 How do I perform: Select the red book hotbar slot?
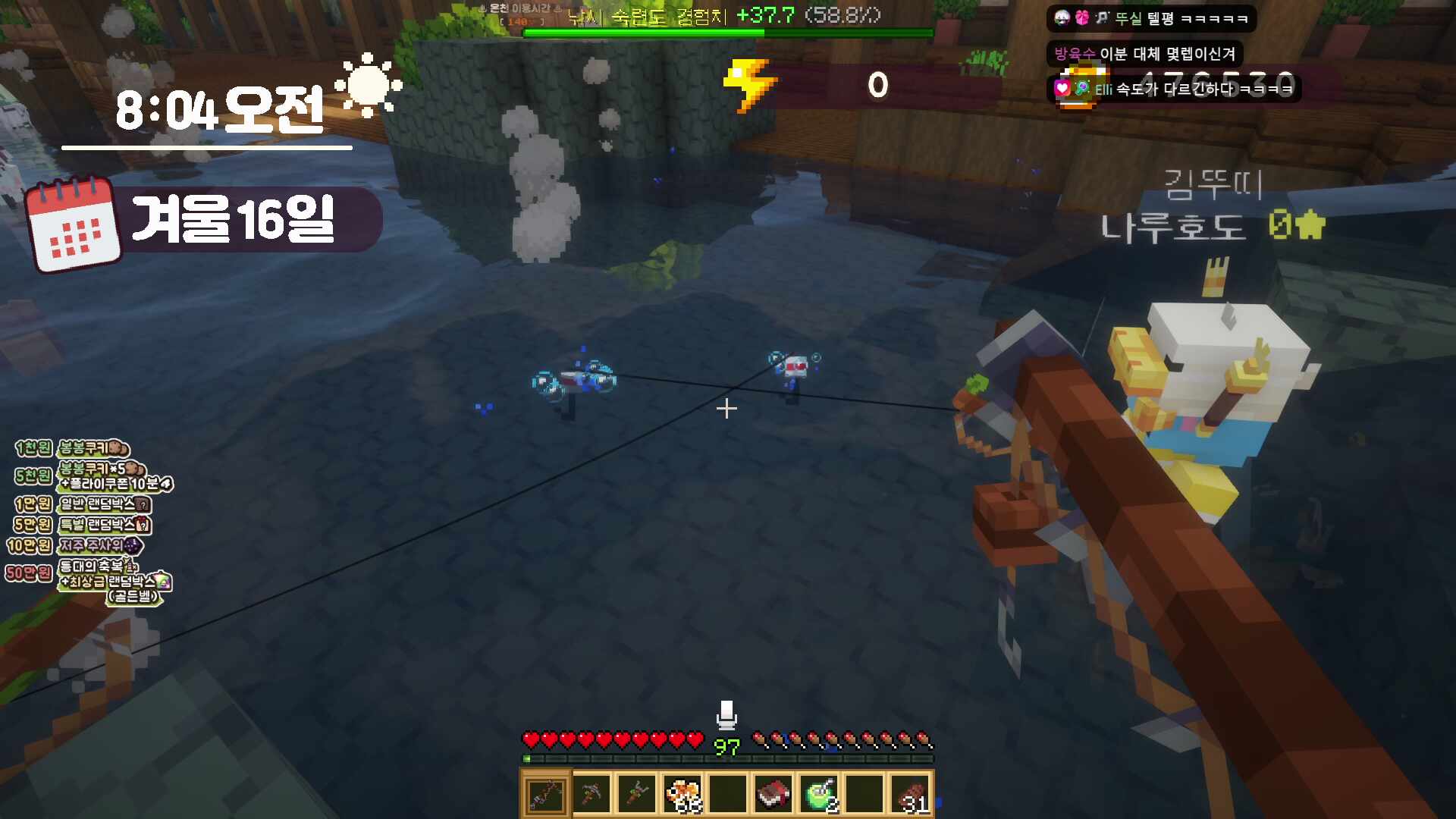tap(773, 795)
